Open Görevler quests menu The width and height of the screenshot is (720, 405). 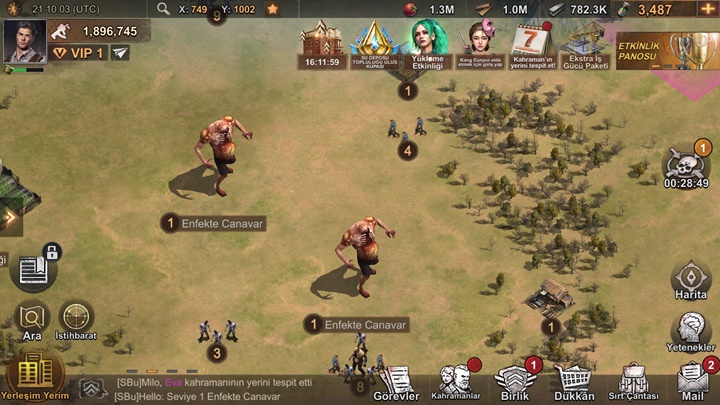click(397, 381)
